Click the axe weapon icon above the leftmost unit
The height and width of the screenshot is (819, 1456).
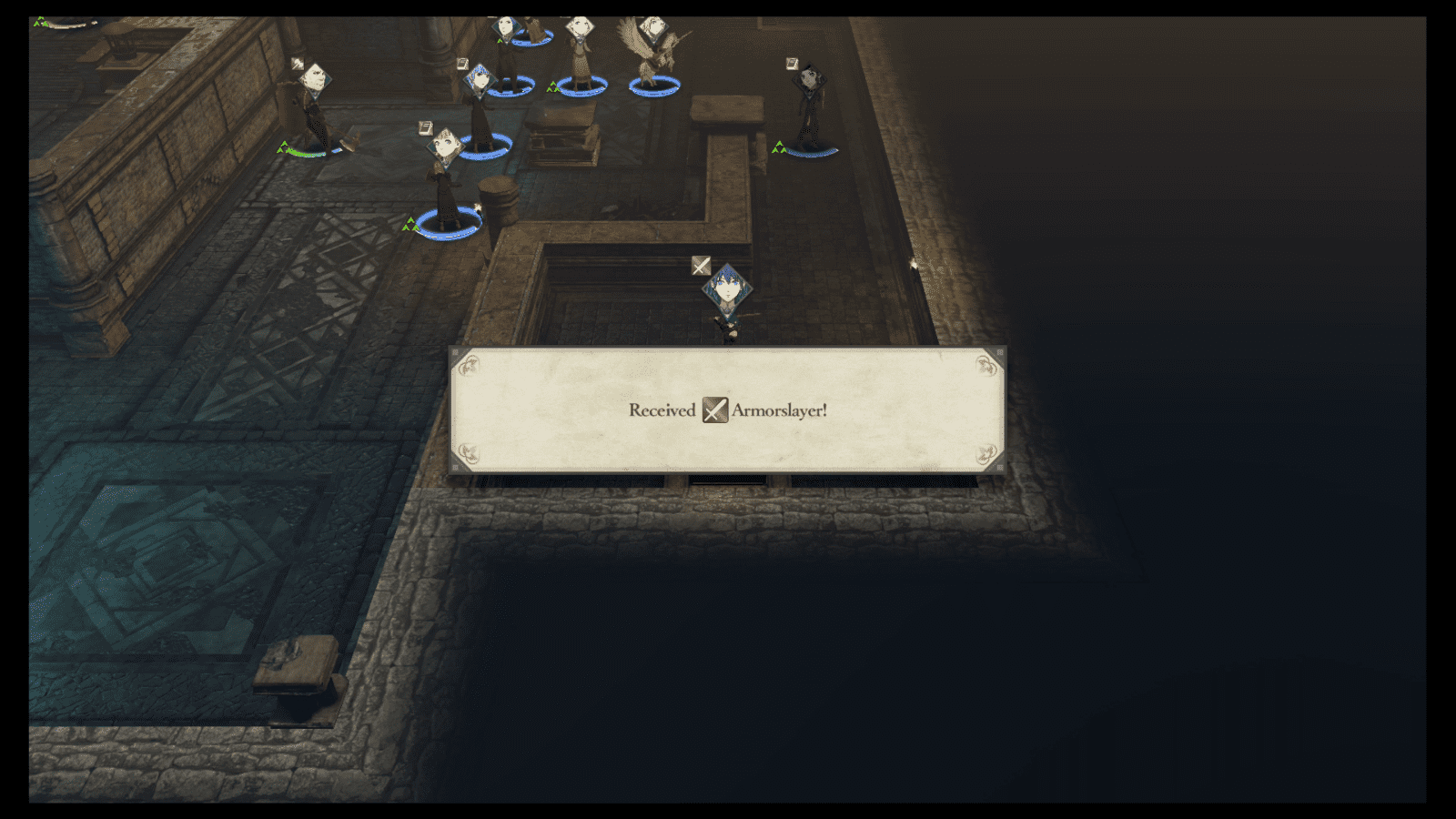click(x=298, y=62)
